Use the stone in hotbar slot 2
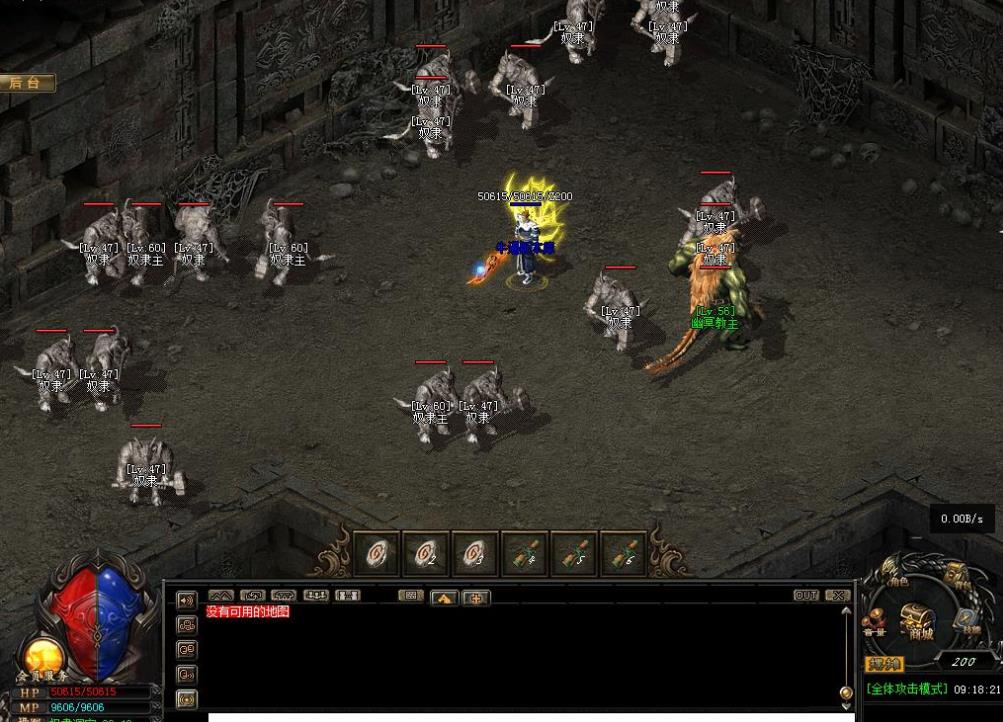 tap(425, 554)
